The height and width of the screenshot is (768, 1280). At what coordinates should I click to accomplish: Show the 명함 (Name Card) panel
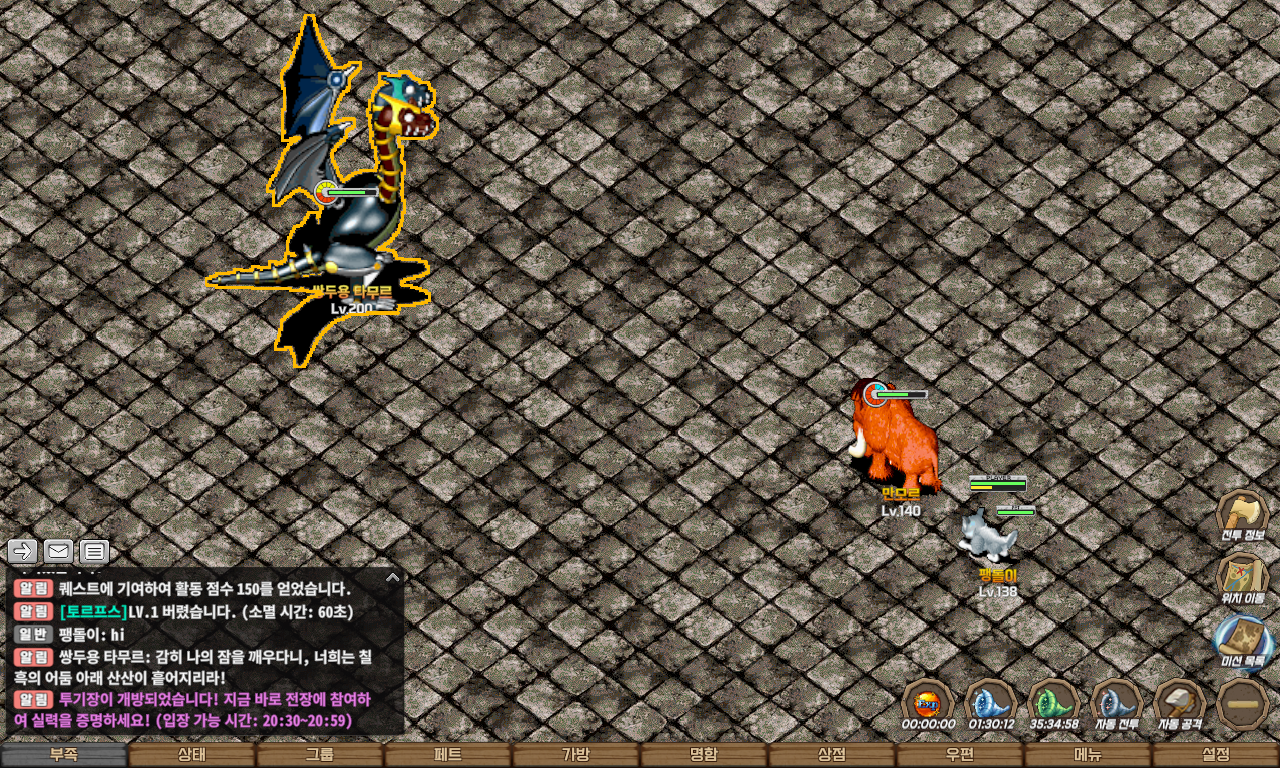tap(704, 755)
